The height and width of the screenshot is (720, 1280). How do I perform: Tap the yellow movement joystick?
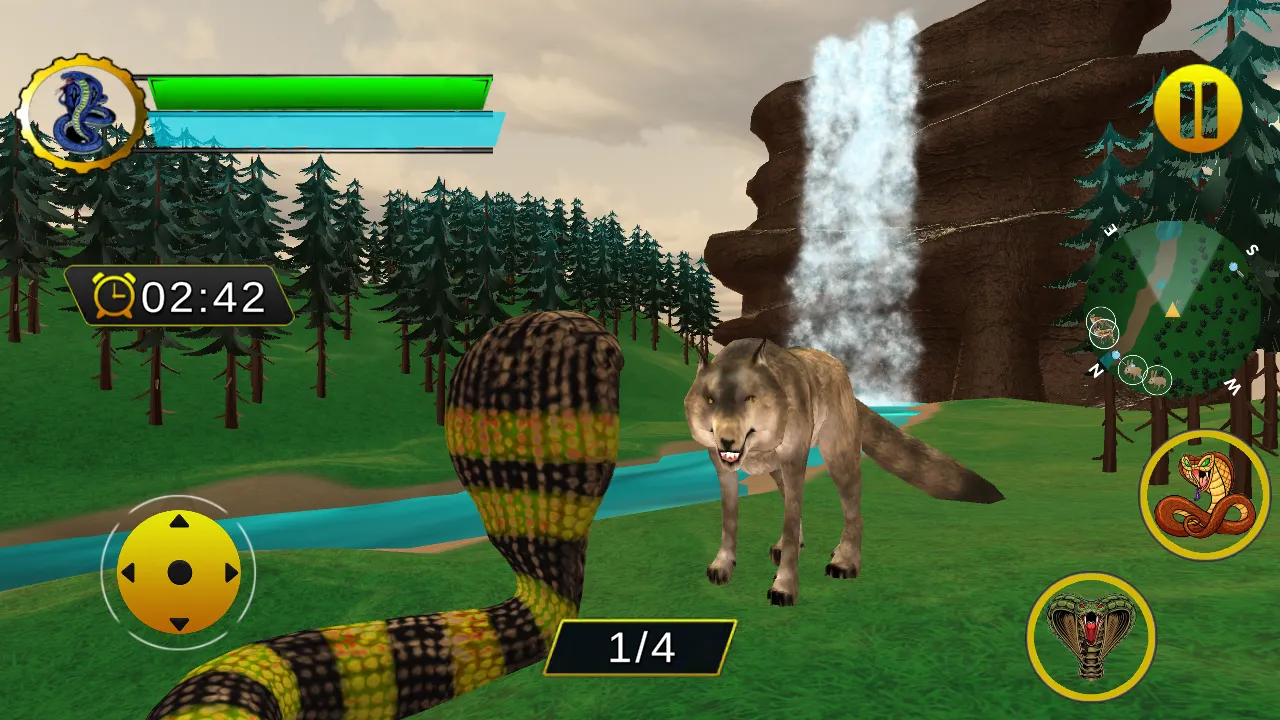(179, 572)
